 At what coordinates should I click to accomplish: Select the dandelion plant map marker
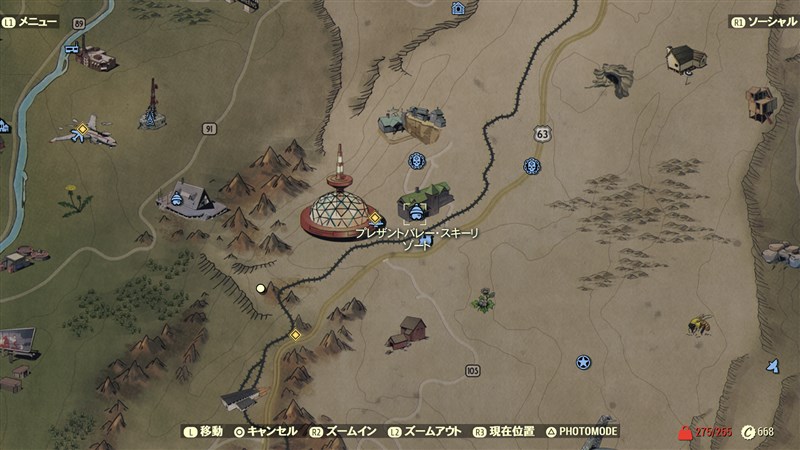point(75,198)
